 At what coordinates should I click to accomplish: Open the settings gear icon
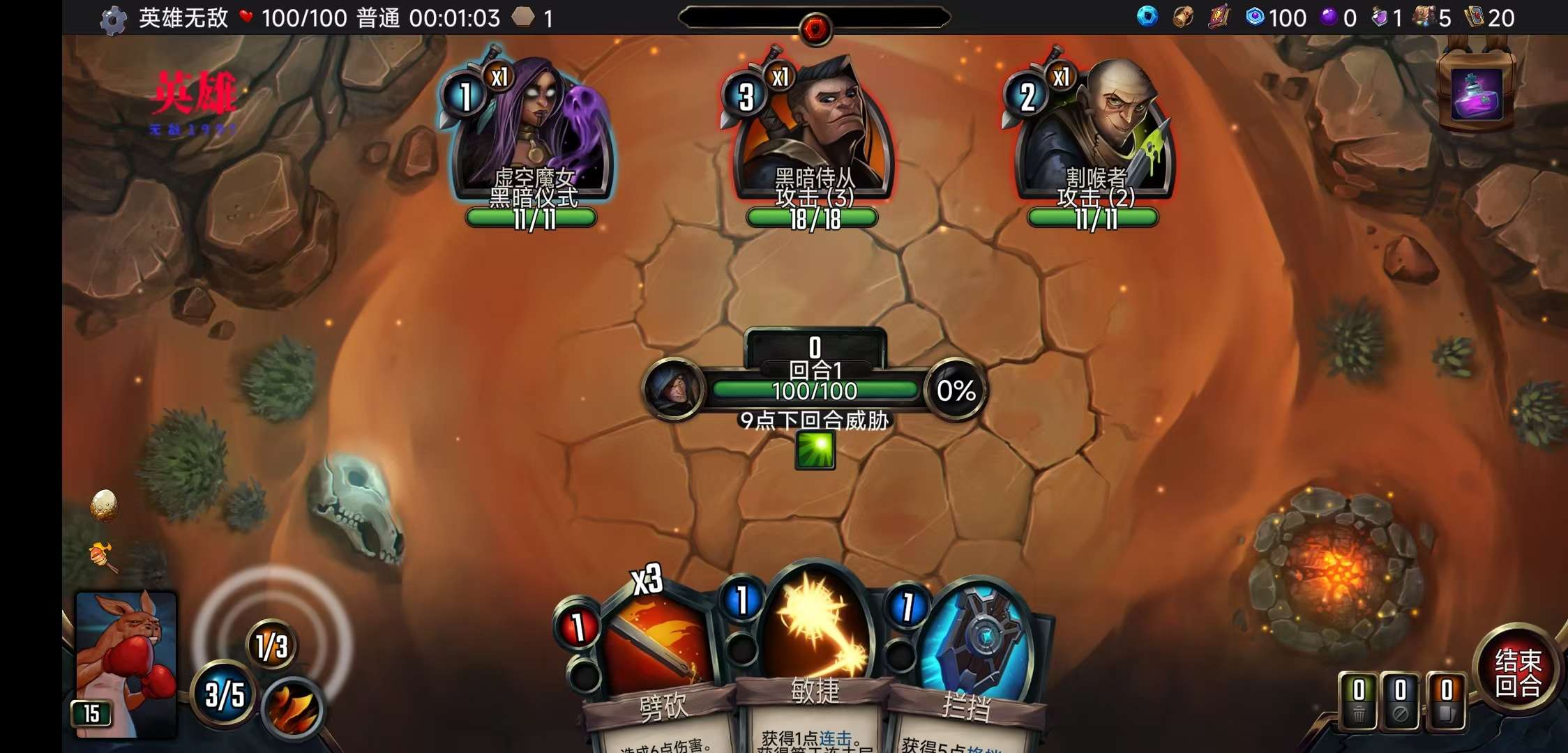[113, 20]
